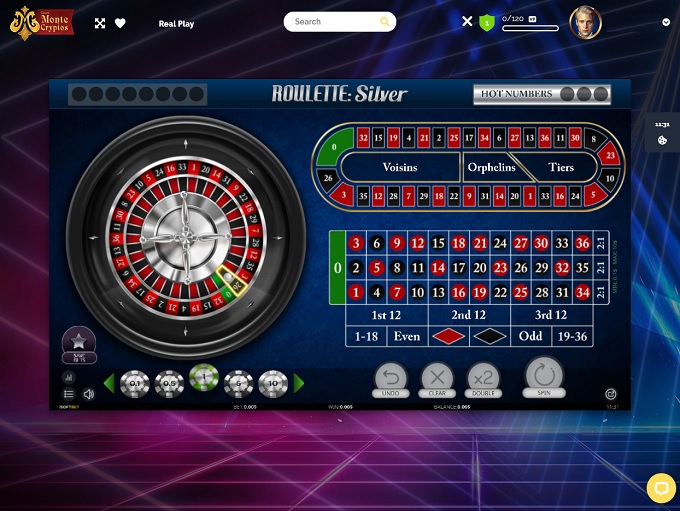The width and height of the screenshot is (680, 511).
Task: Clear all bets from the table
Action: (437, 378)
